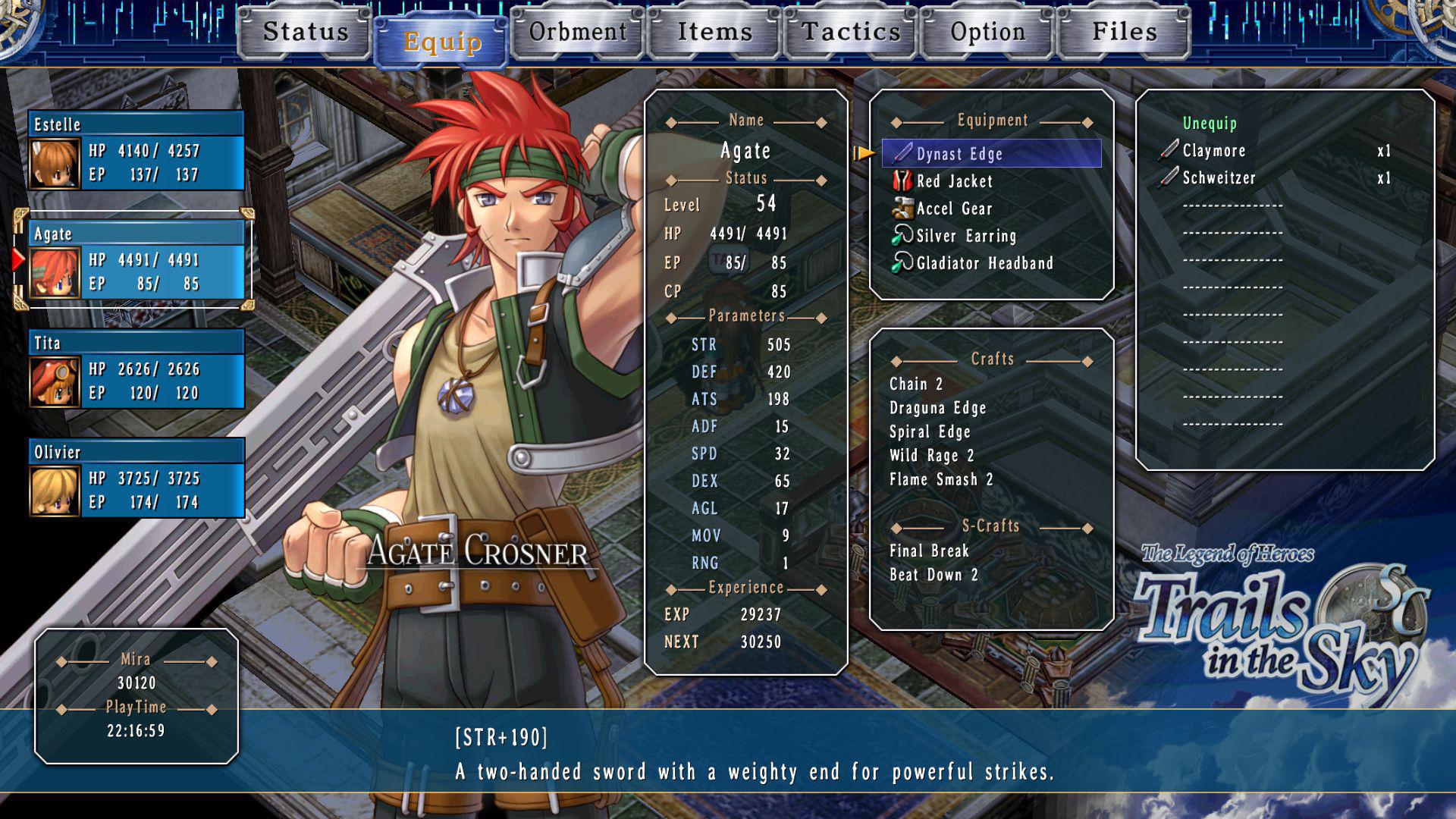The width and height of the screenshot is (1456, 819).
Task: Switch to the Orbment tab
Action: 578,32
